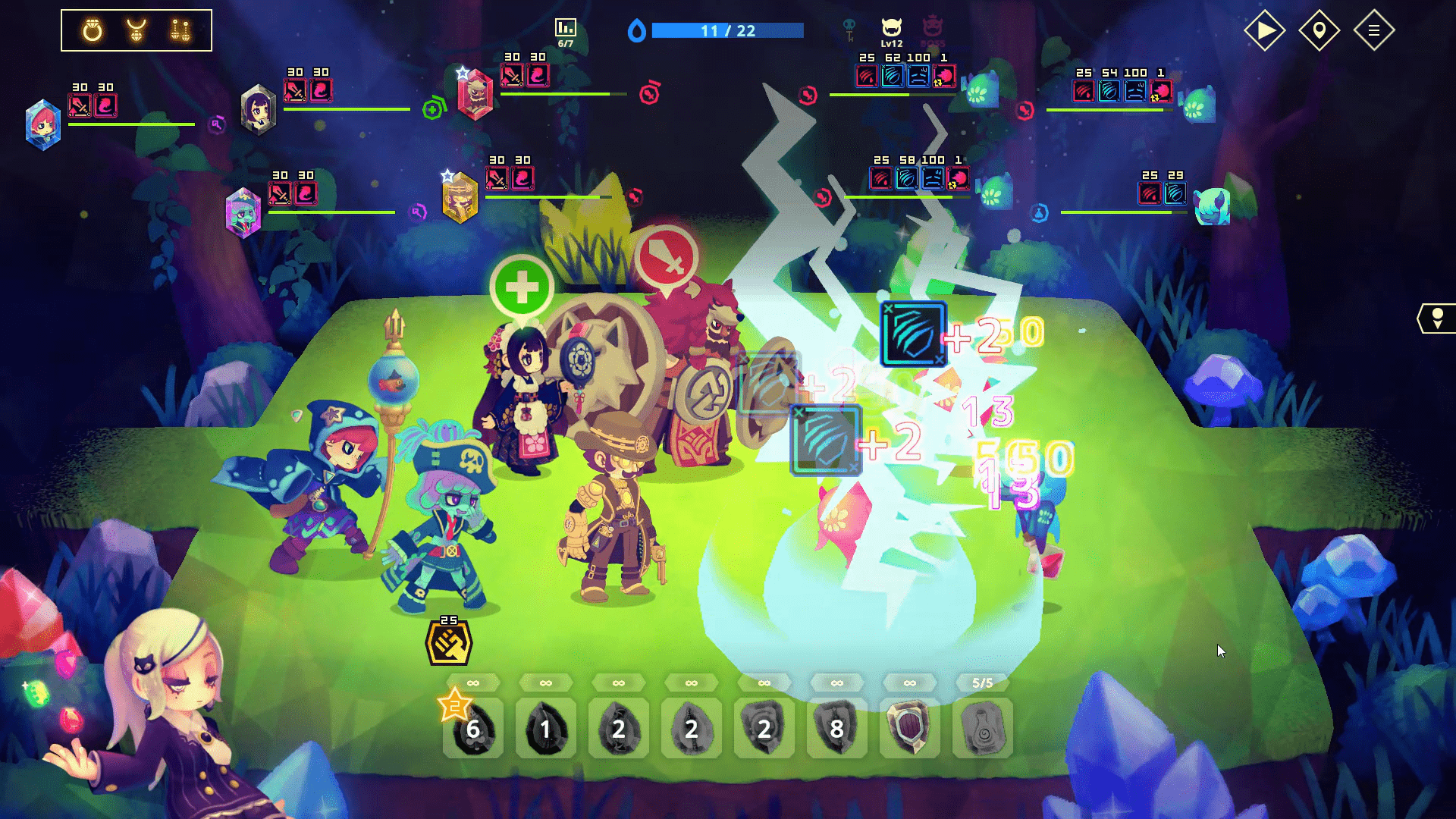Select the potion flask slot marked 5/5
Screen dimensions: 1456x819
(x=982, y=729)
